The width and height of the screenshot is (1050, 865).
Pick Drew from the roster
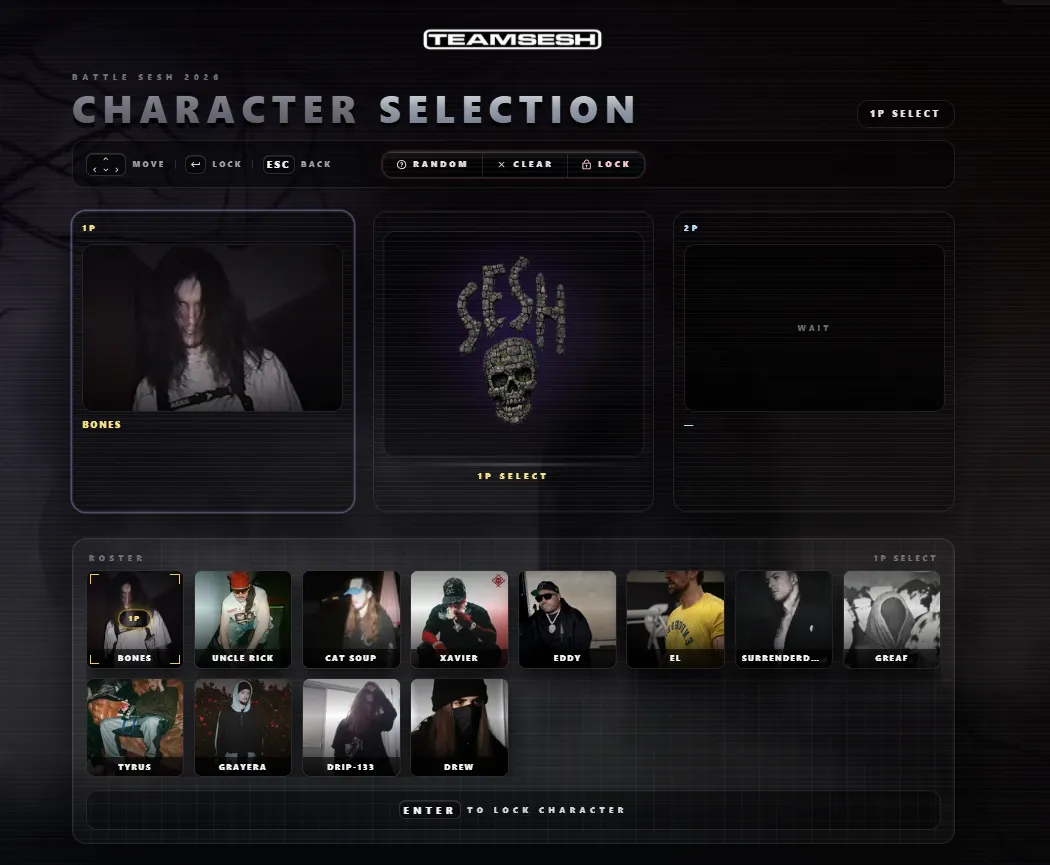point(459,727)
